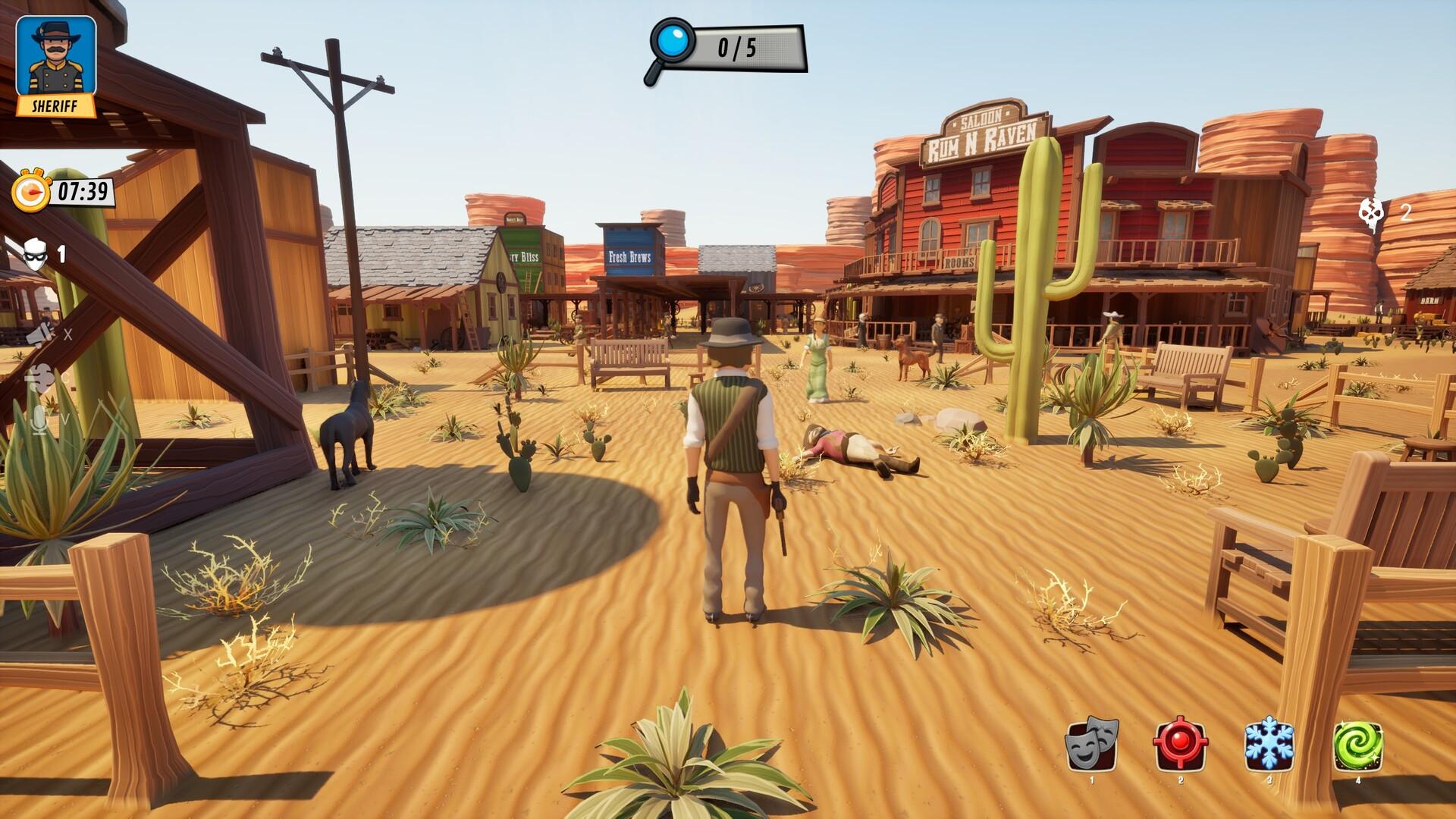Toggle the microphone voice chat icon
Image resolution: width=1456 pixels, height=819 pixels.
[x=39, y=419]
